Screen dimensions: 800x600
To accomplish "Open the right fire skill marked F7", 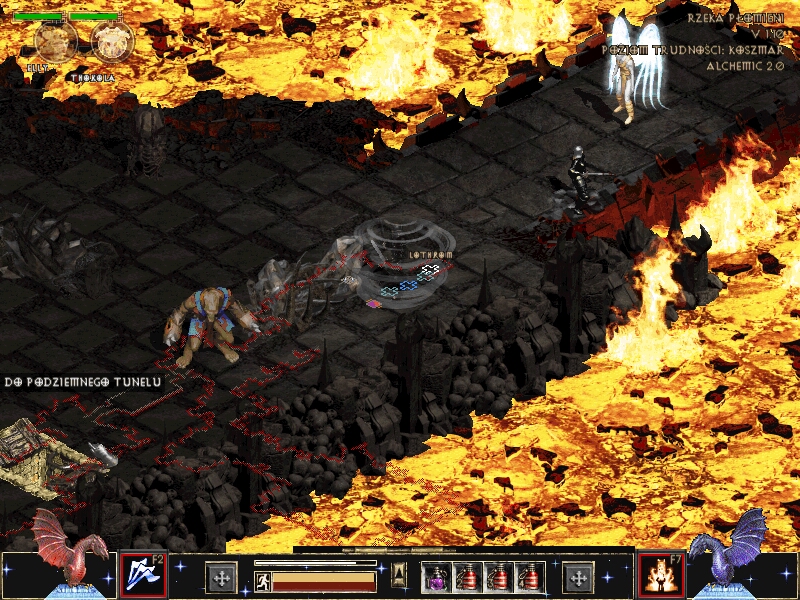I will coord(660,575).
